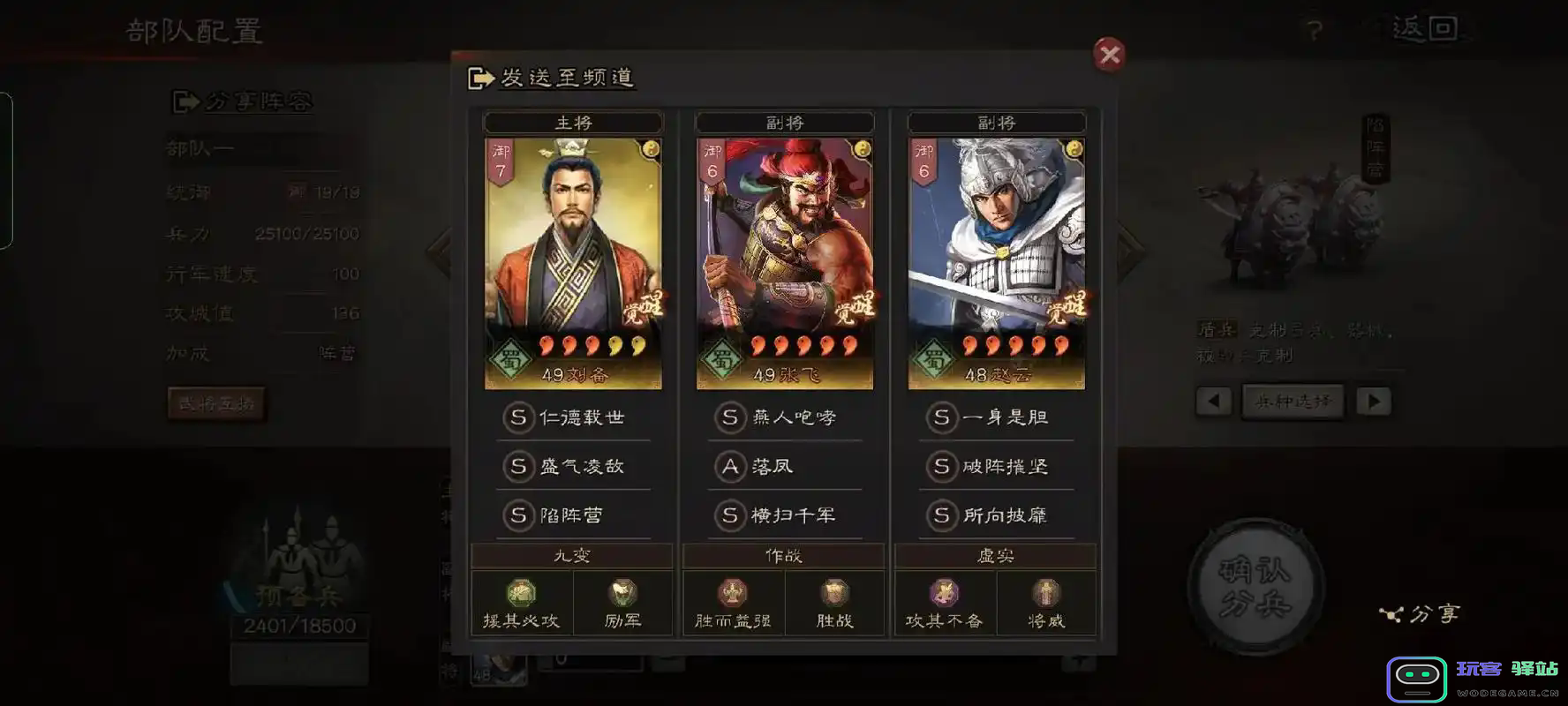Click the left arrow beside 兵种选择
The width and height of the screenshot is (1568, 706).
coord(1214,401)
